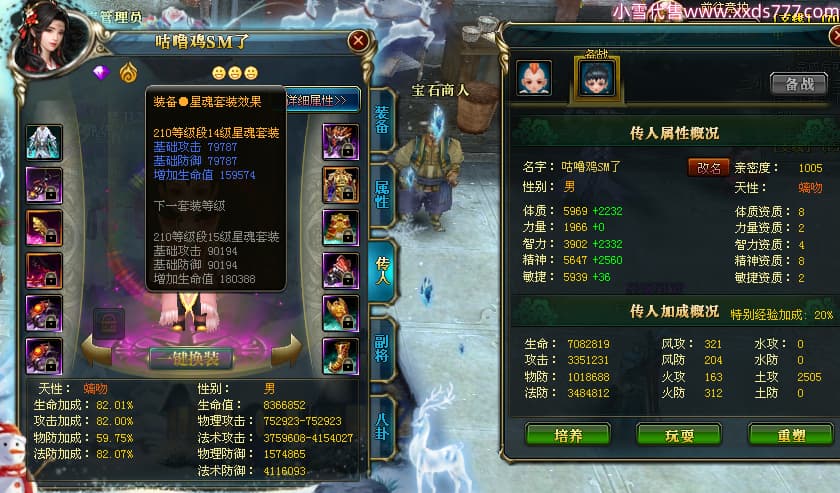Select the red-mohawk child portrait
This screenshot has height=493, width=840.
[x=534, y=78]
